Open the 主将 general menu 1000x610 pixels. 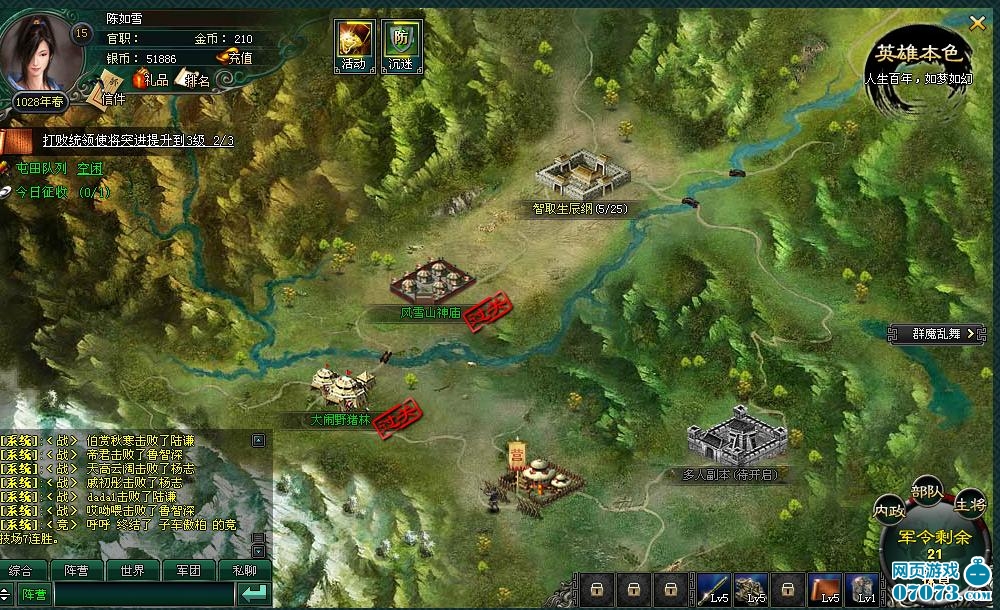pyautogui.click(x=968, y=503)
